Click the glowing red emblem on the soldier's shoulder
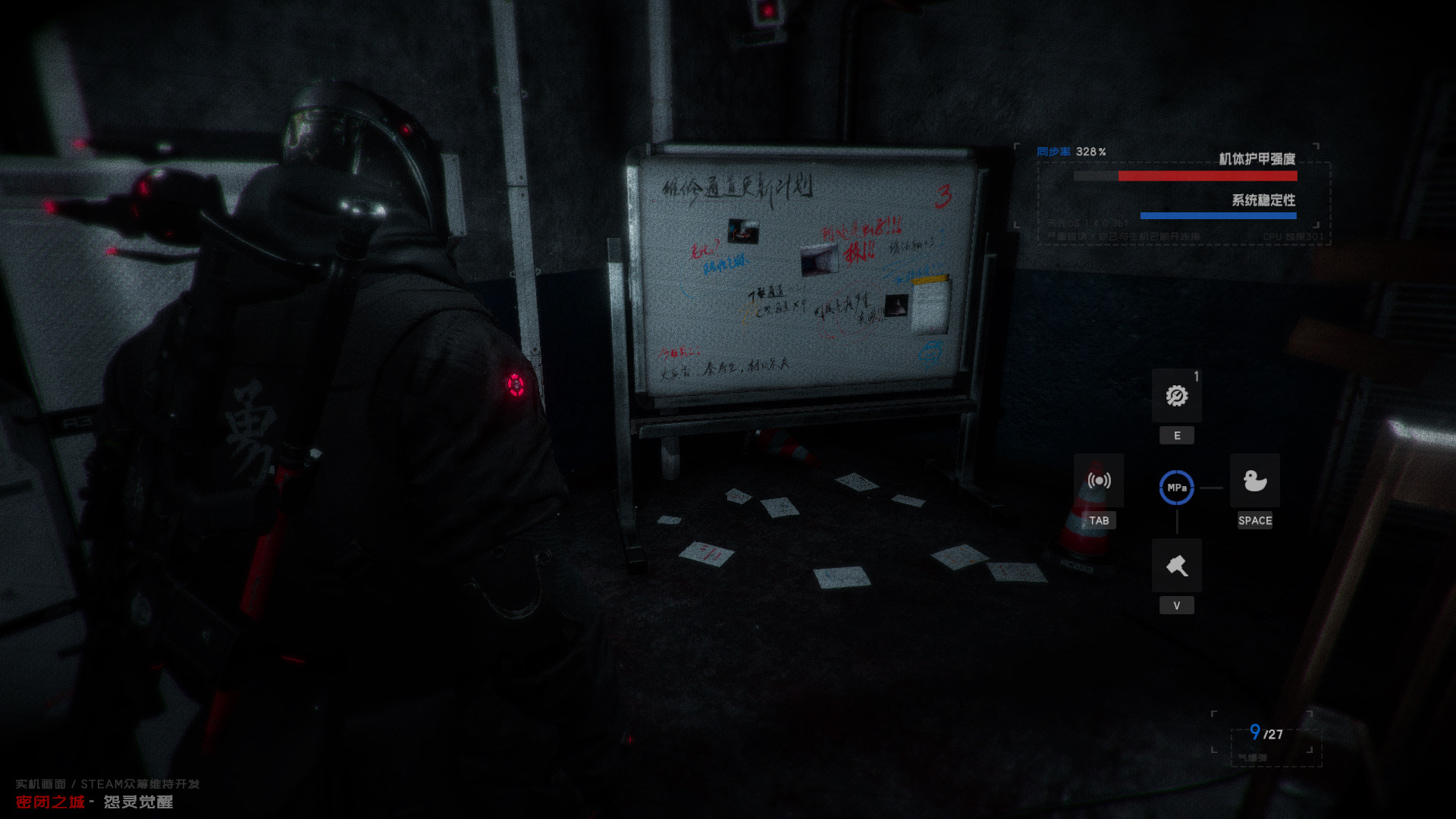Image resolution: width=1456 pixels, height=819 pixels. click(x=516, y=385)
